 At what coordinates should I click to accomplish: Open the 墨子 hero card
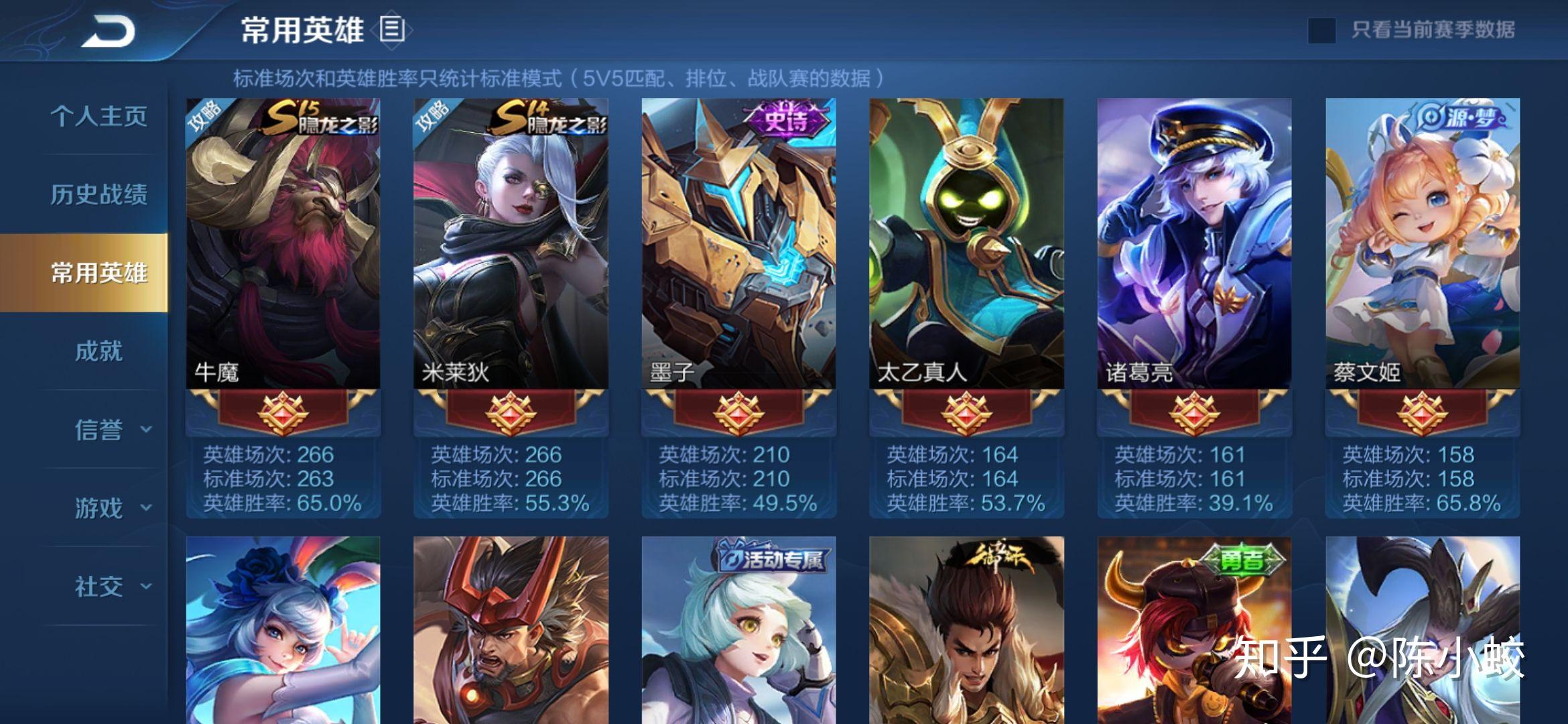pos(738,255)
